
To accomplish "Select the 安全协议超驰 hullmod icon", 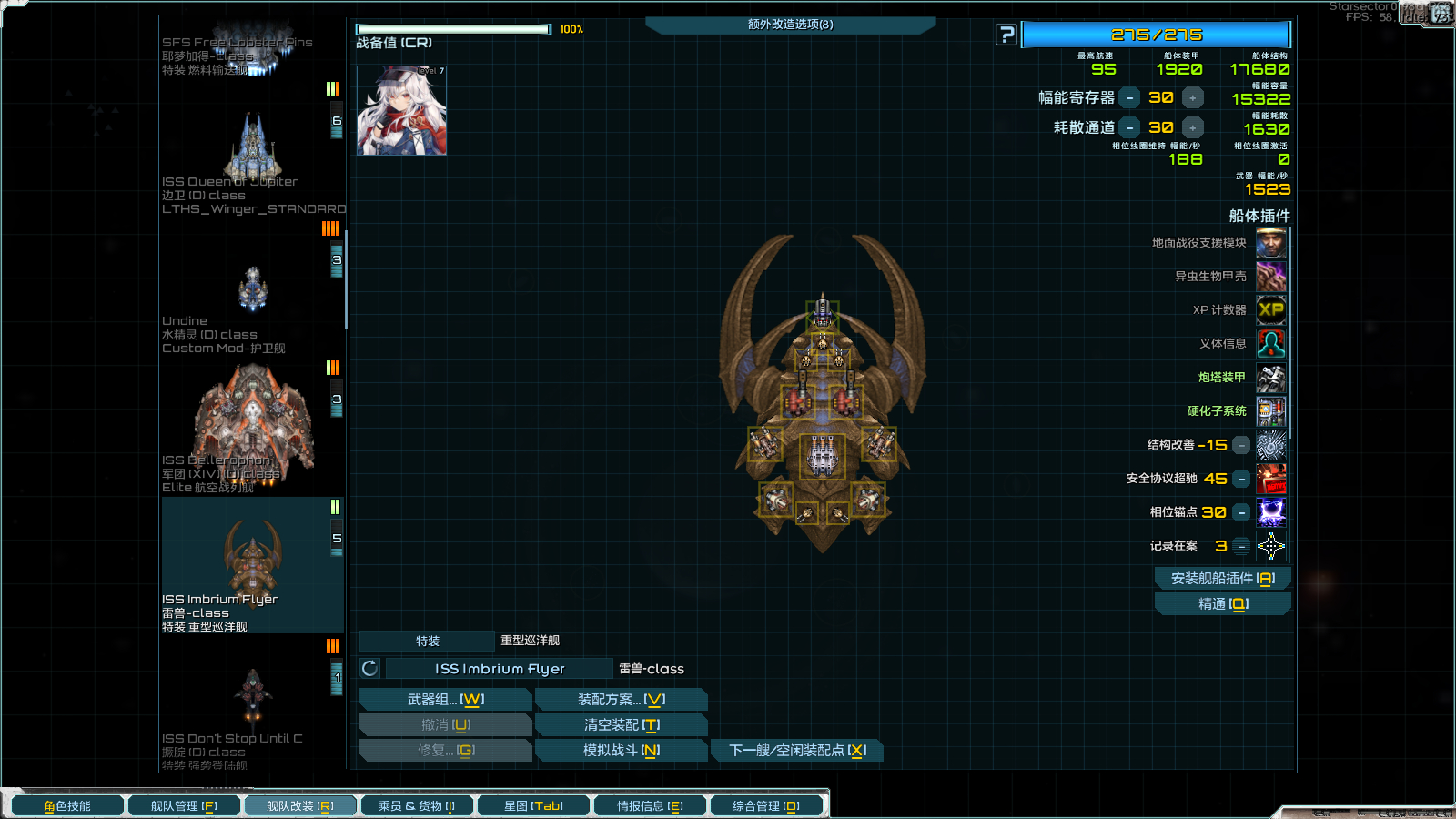I will pyautogui.click(x=1271, y=478).
